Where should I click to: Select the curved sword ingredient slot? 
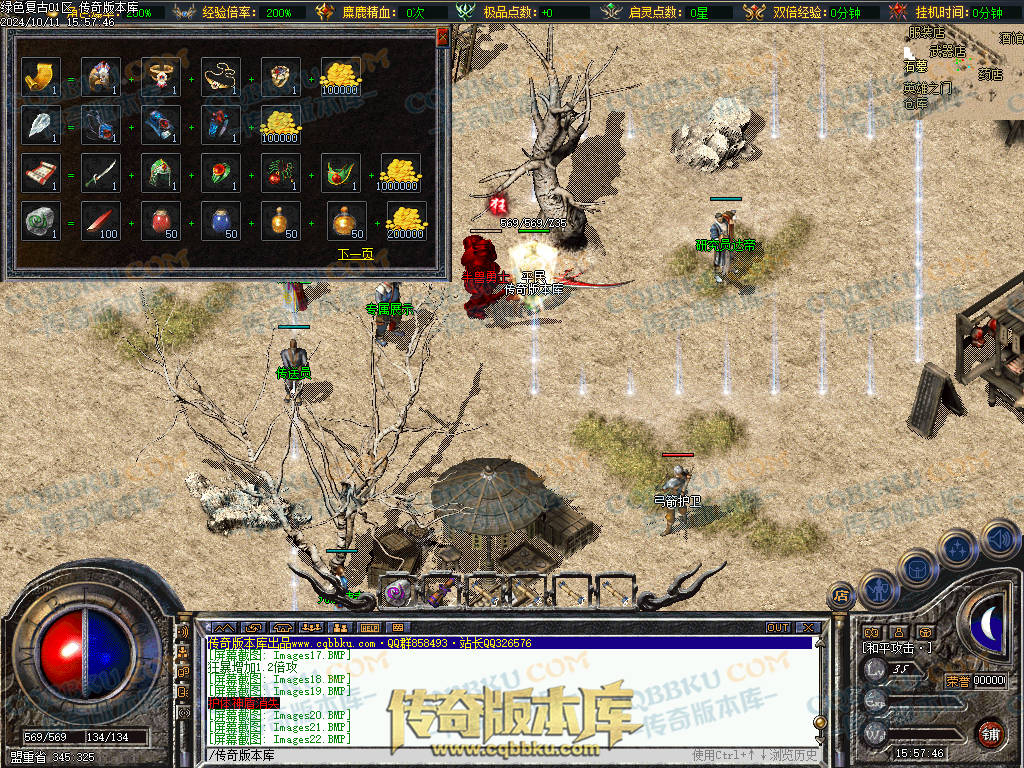coord(101,173)
